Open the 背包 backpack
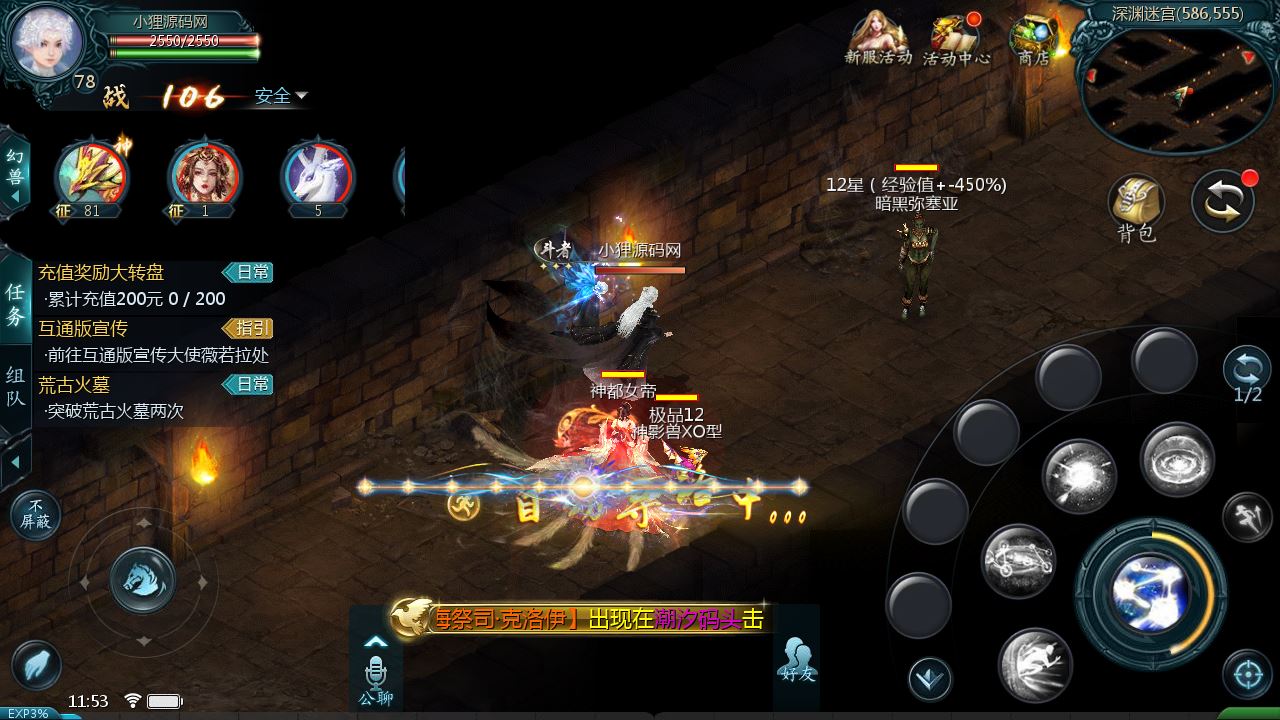Image resolution: width=1280 pixels, height=720 pixels. [1136, 208]
